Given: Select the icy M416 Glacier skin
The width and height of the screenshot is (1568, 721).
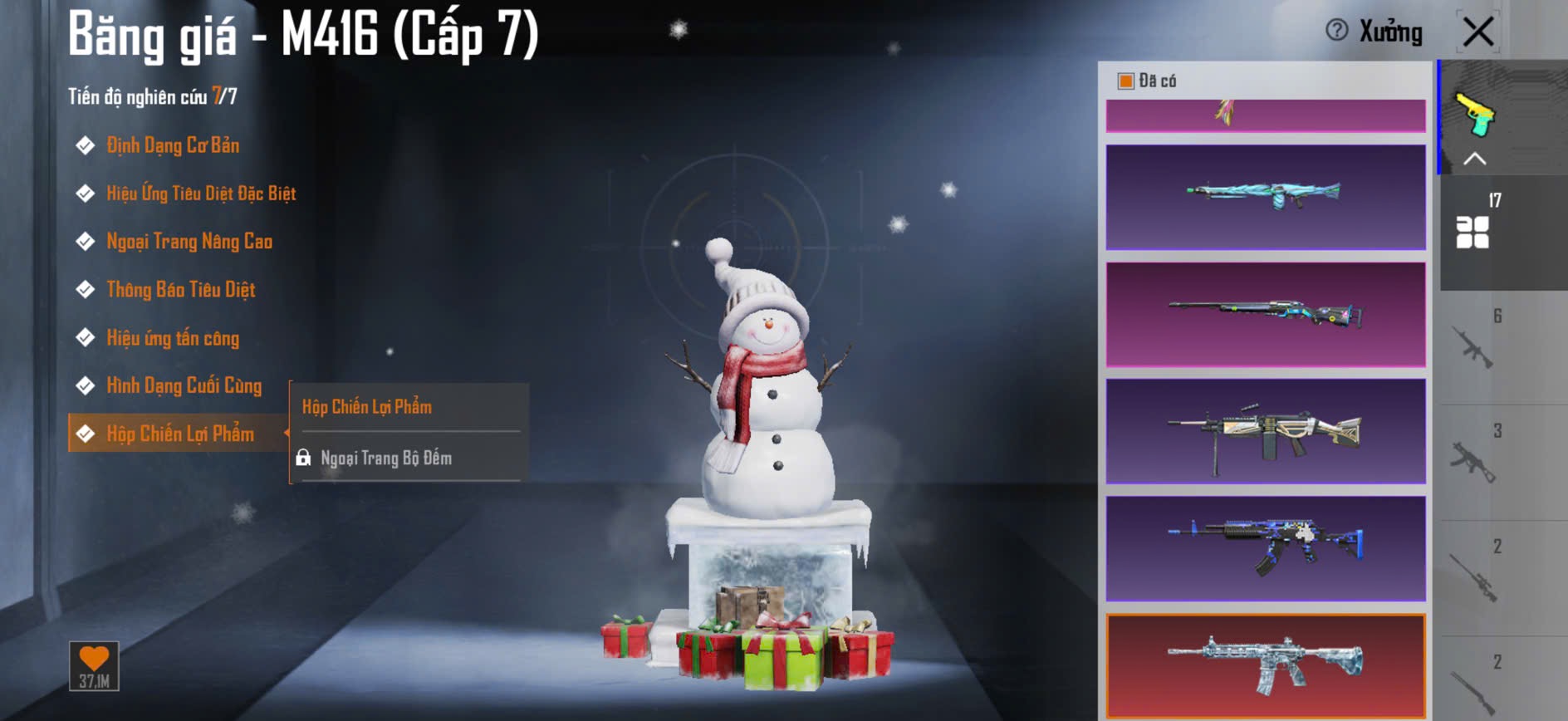Looking at the screenshot, I should tap(1265, 665).
